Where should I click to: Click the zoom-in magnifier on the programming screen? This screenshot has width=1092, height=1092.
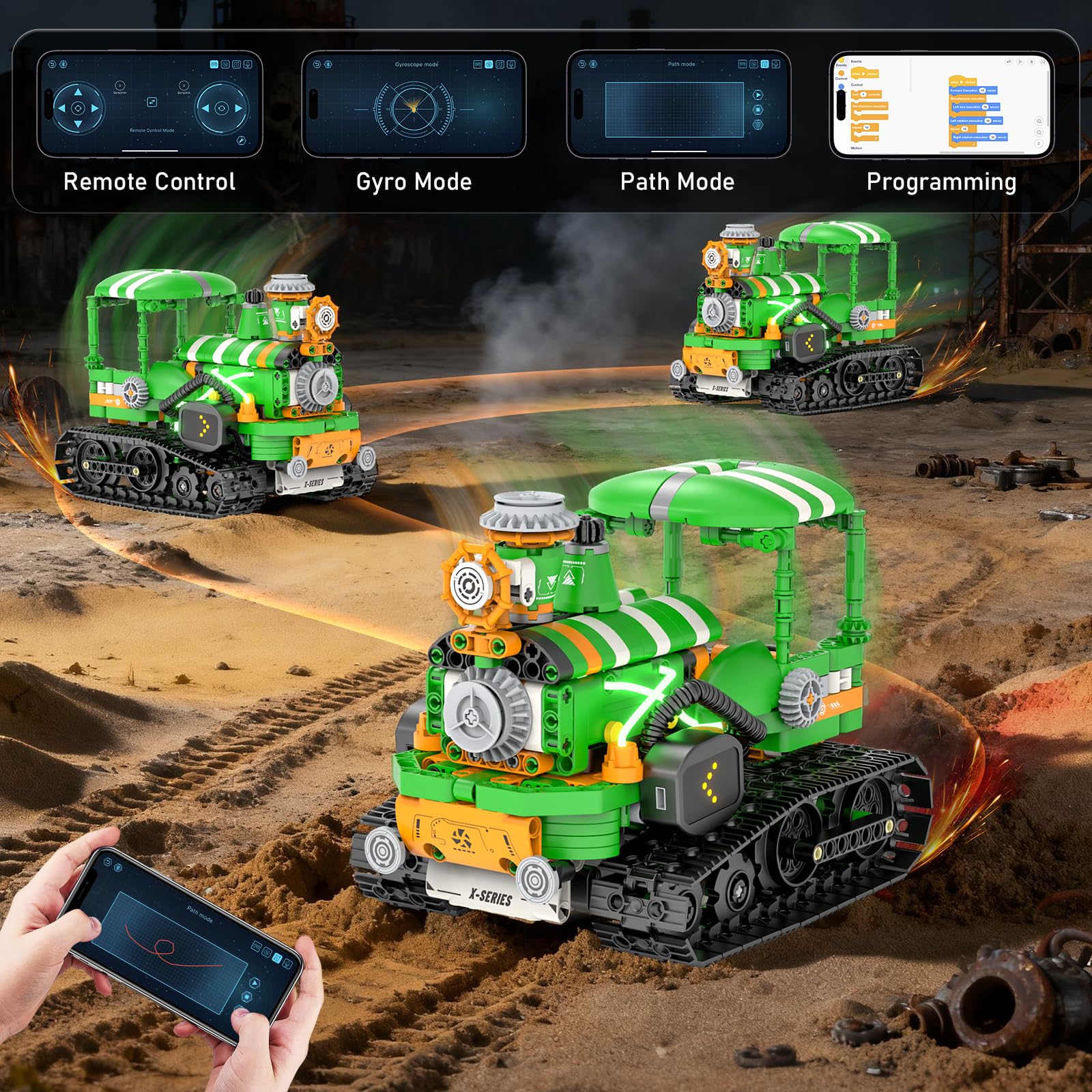coord(1039,121)
